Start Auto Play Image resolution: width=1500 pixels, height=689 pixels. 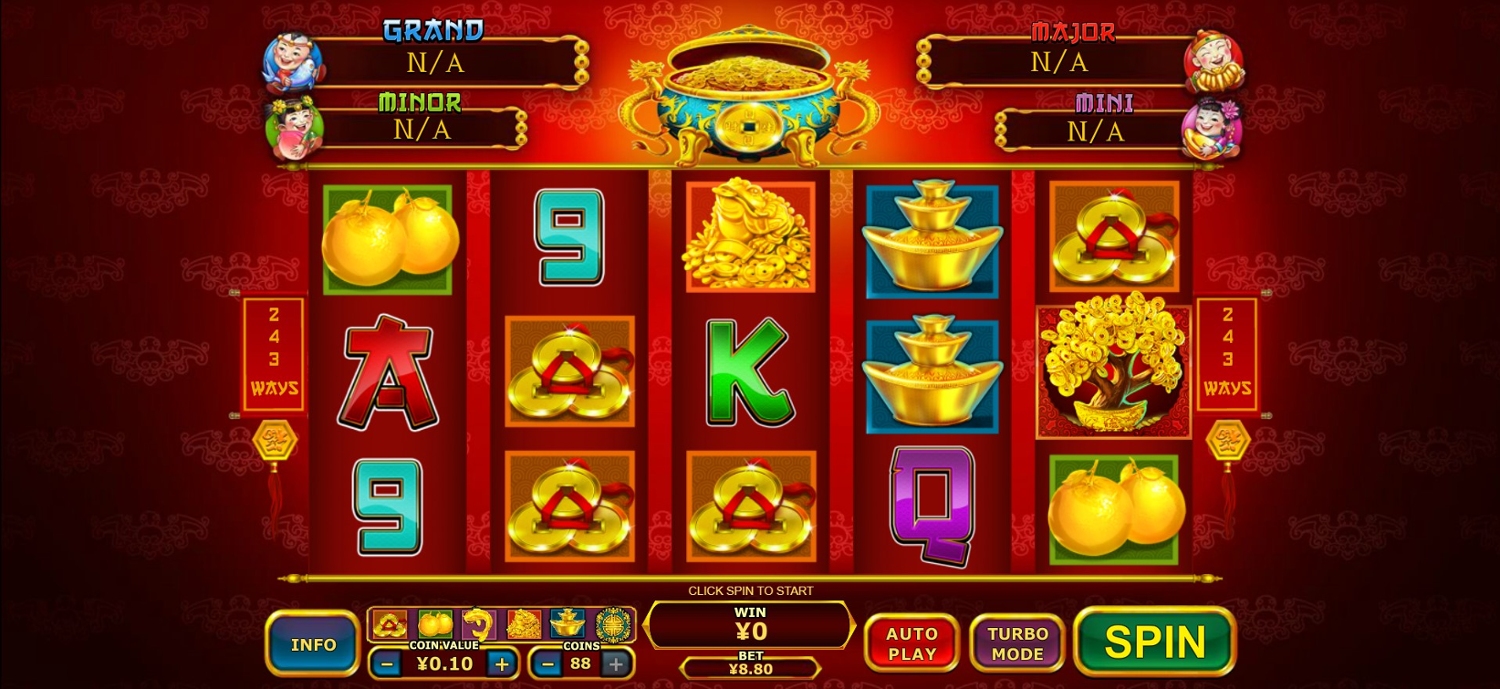(911, 643)
